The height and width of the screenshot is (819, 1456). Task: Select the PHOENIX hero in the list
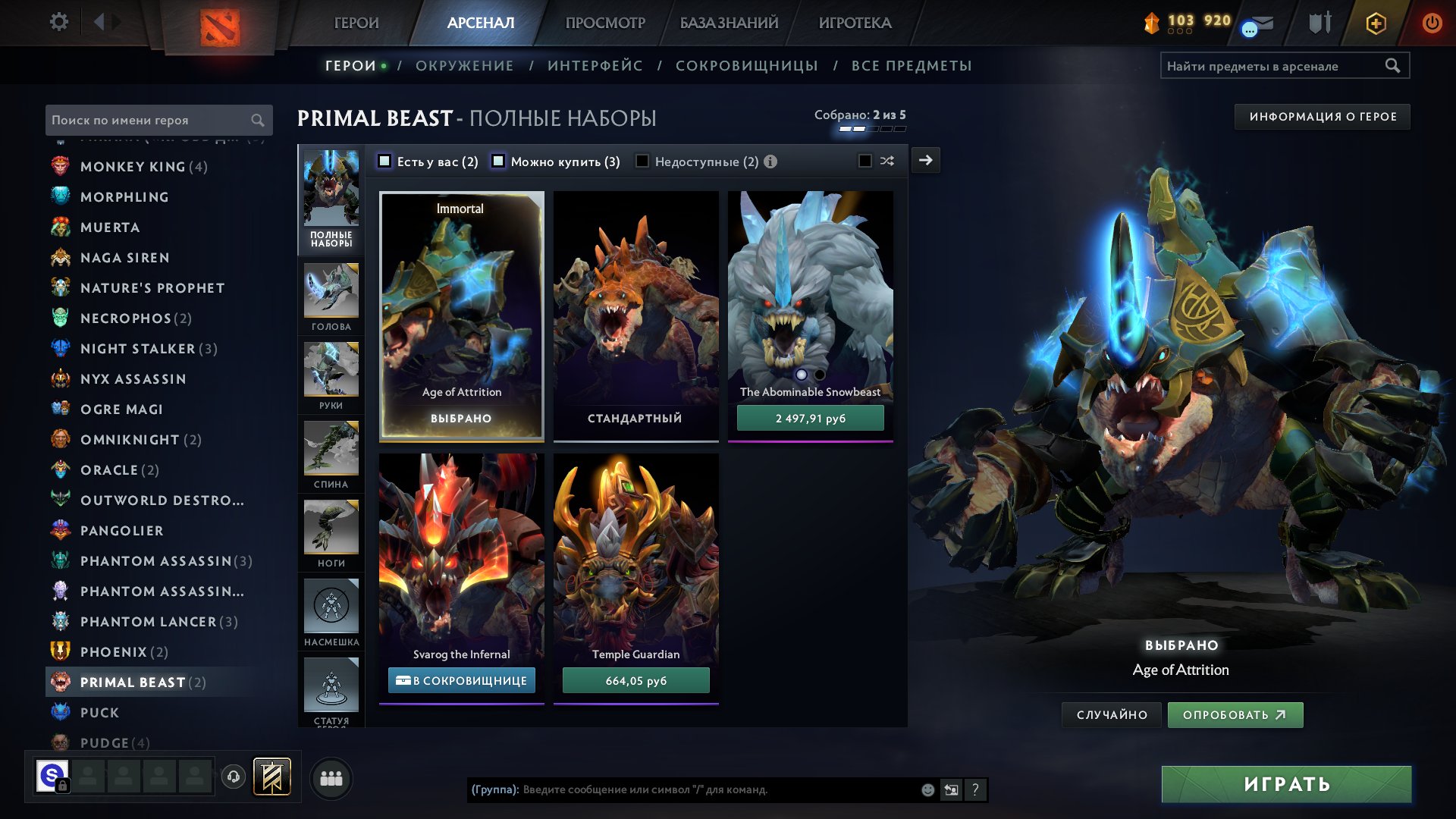click(114, 651)
